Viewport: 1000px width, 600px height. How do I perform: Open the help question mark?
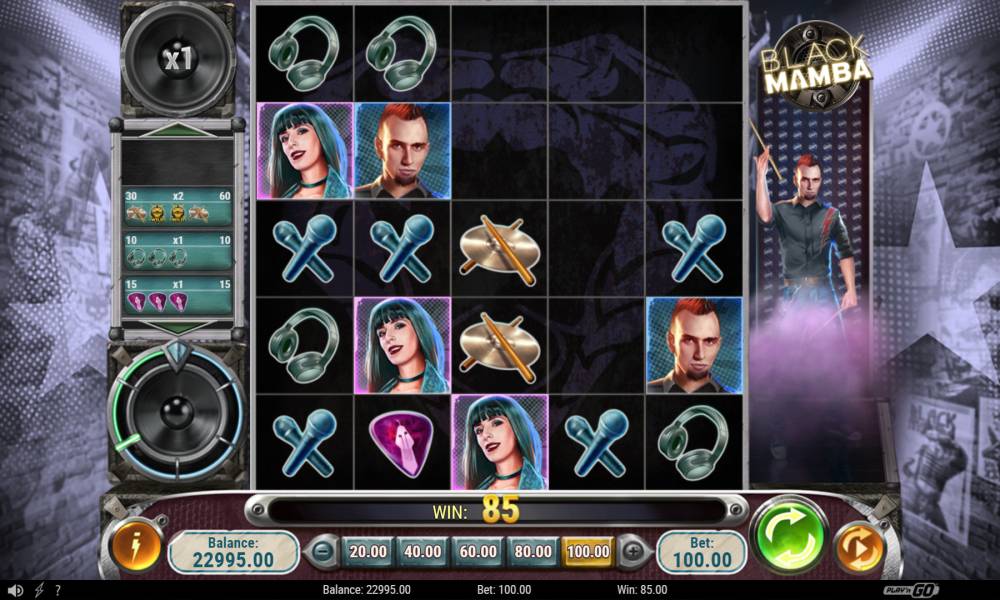58,590
